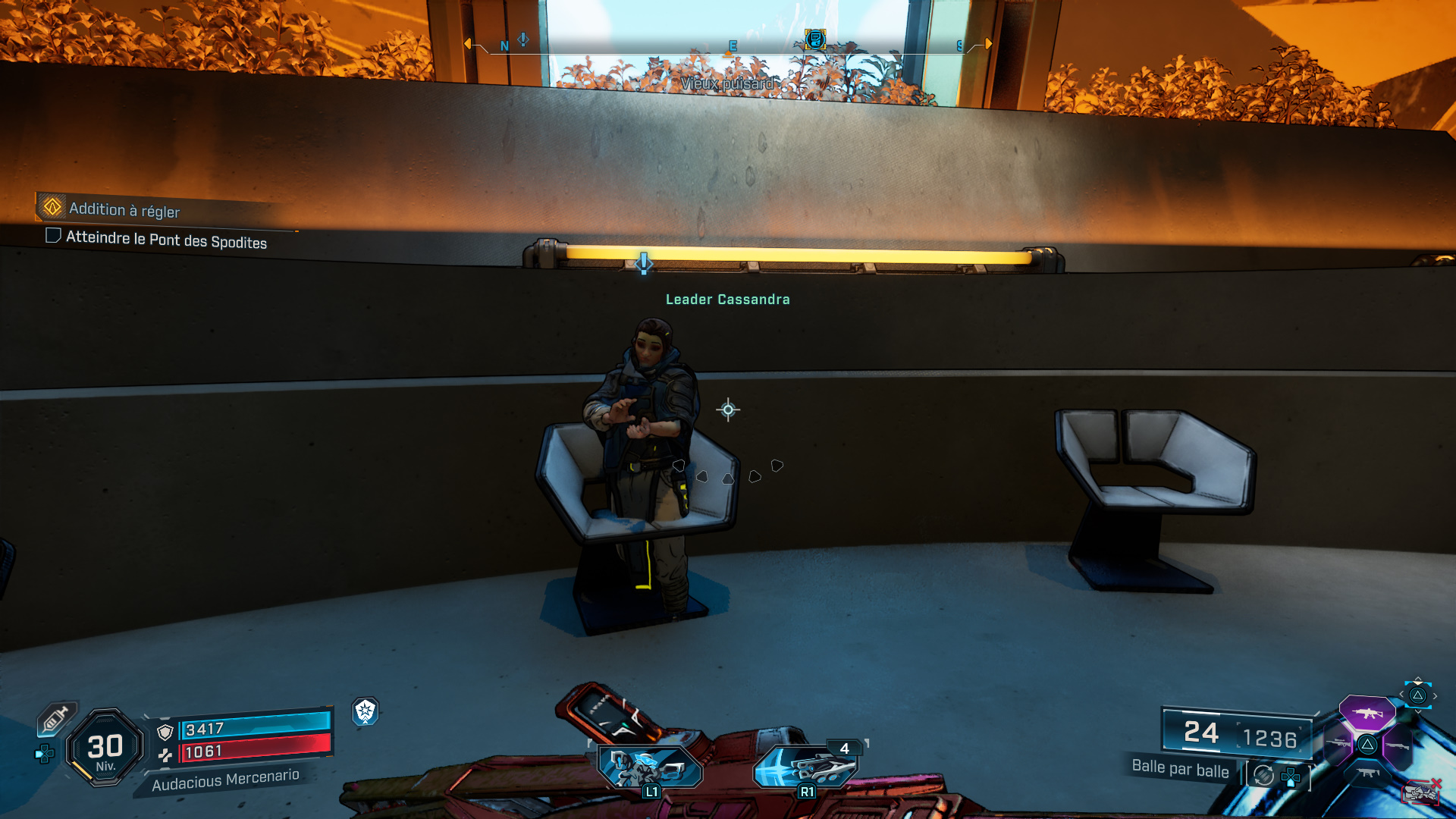Screen dimensions: 1456x819
Task: Toggle the mission marker icon on the compass
Action: coord(814,39)
